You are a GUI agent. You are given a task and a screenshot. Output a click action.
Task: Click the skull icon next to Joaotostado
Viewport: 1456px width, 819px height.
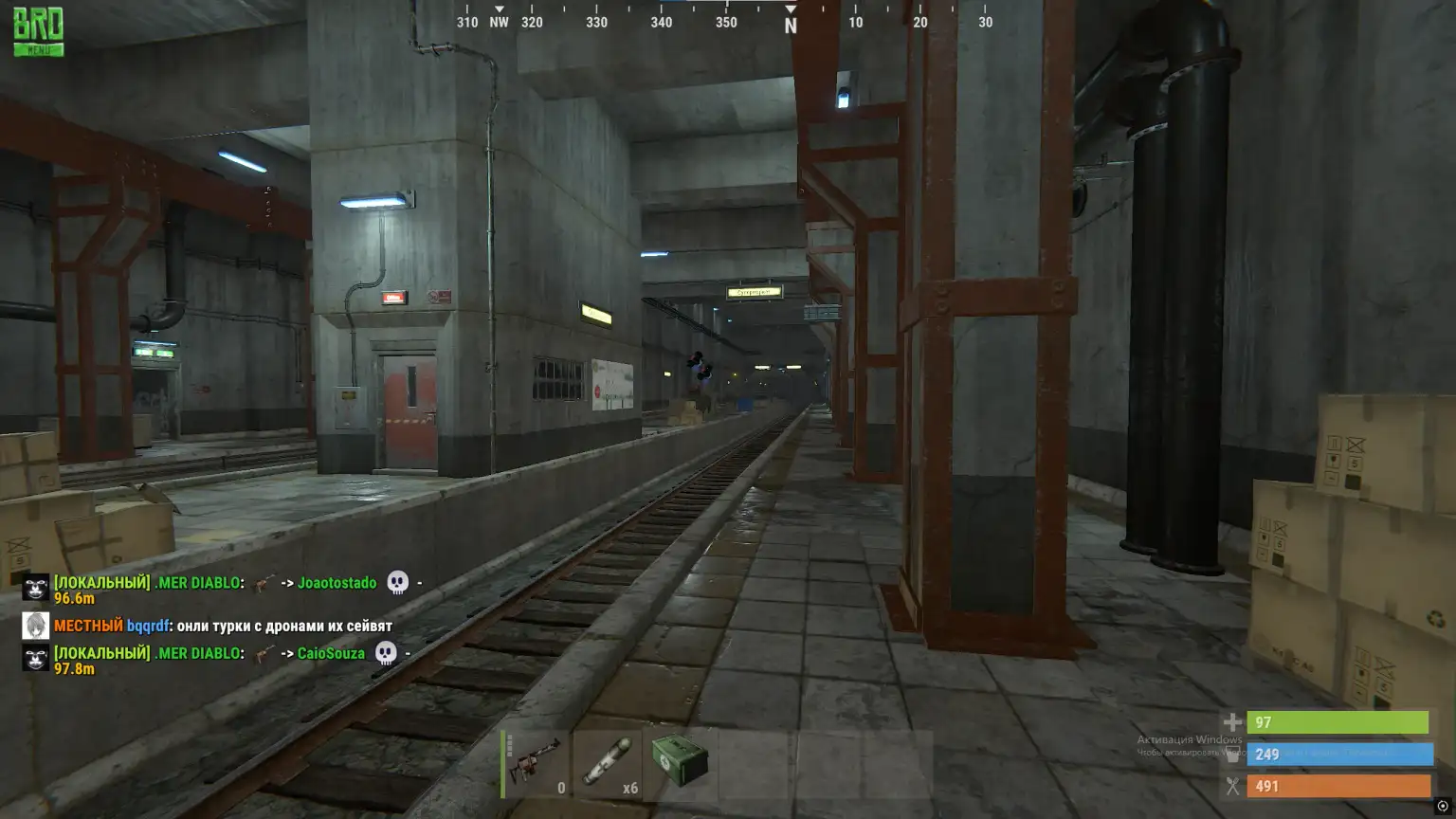pos(398,583)
